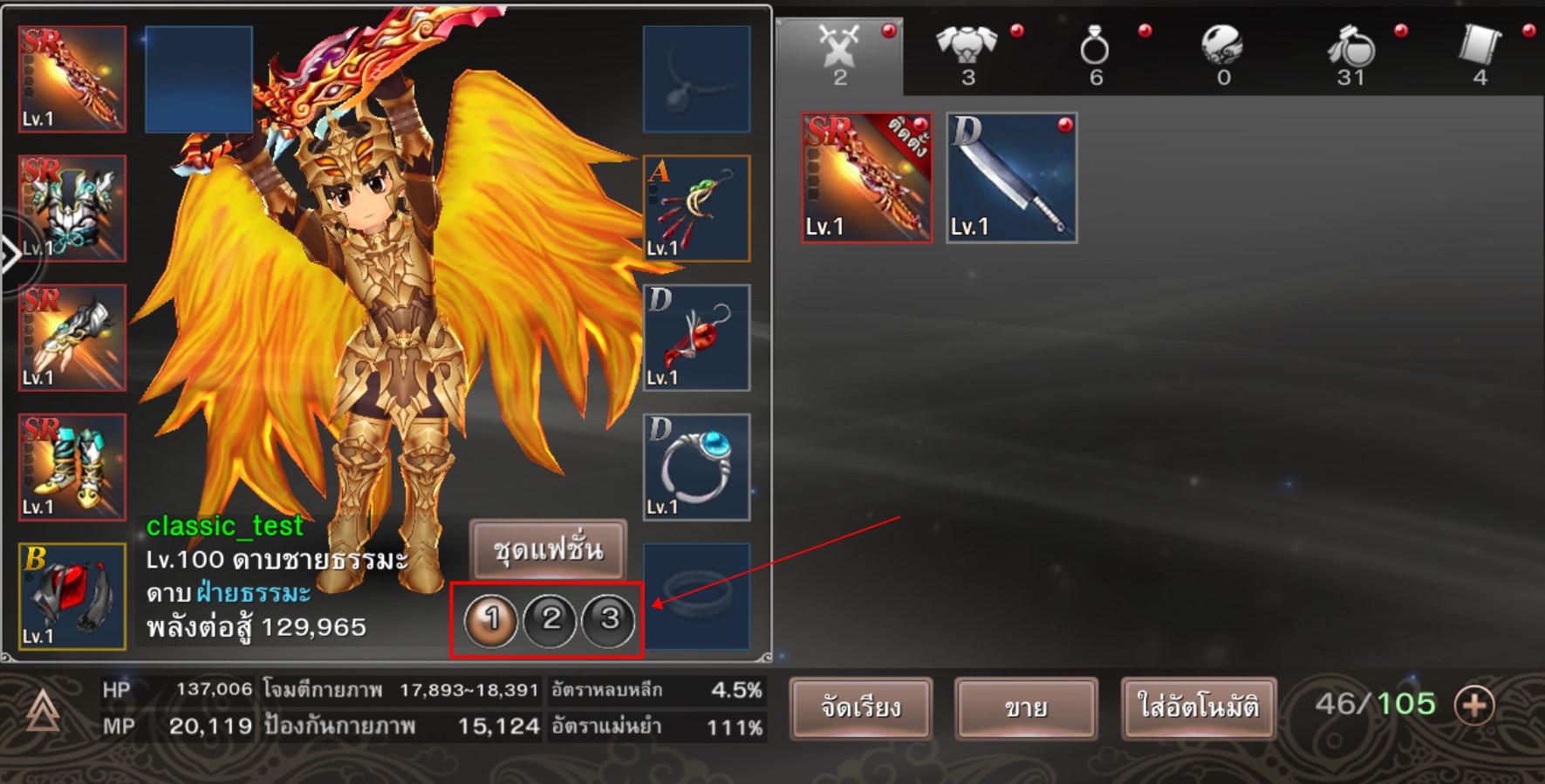This screenshot has width=1545, height=784.
Task: Select the equipped SR flame sword in inventory
Action: coord(866,178)
